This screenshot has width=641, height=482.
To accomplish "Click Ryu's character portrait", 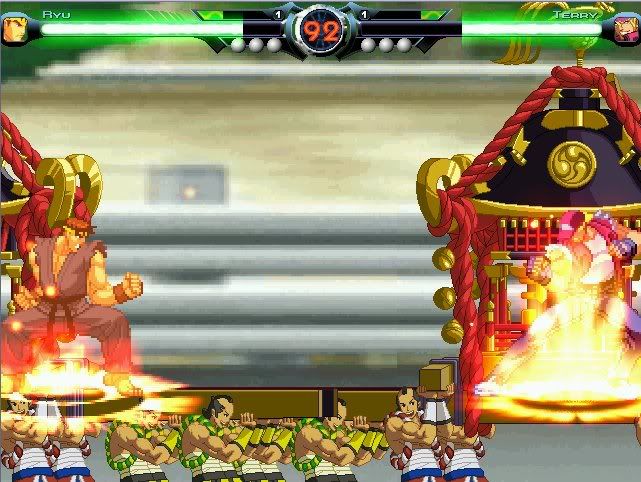I will click(15, 27).
